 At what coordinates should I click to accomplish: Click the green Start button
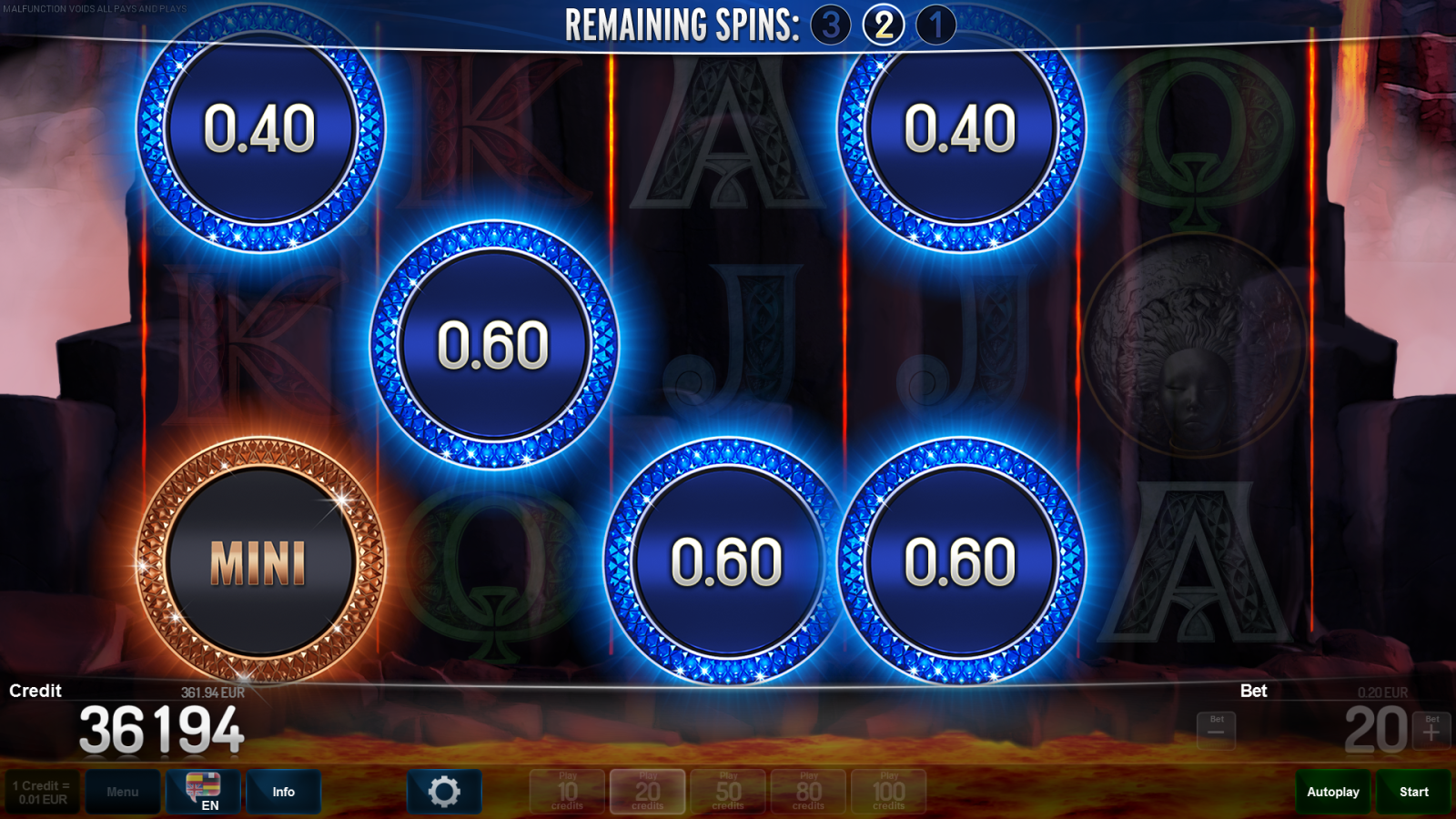1413,792
